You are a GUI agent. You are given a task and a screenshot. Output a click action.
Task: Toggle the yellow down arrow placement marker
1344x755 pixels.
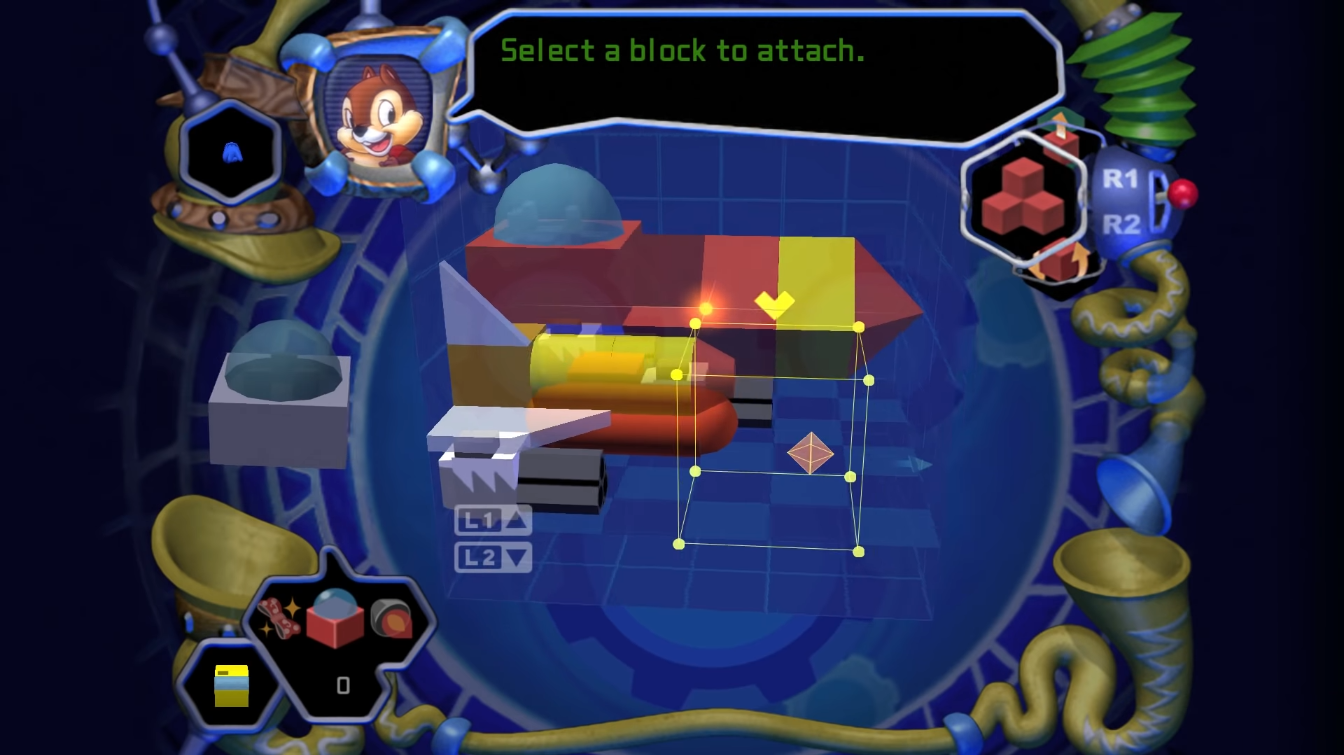[776, 302]
